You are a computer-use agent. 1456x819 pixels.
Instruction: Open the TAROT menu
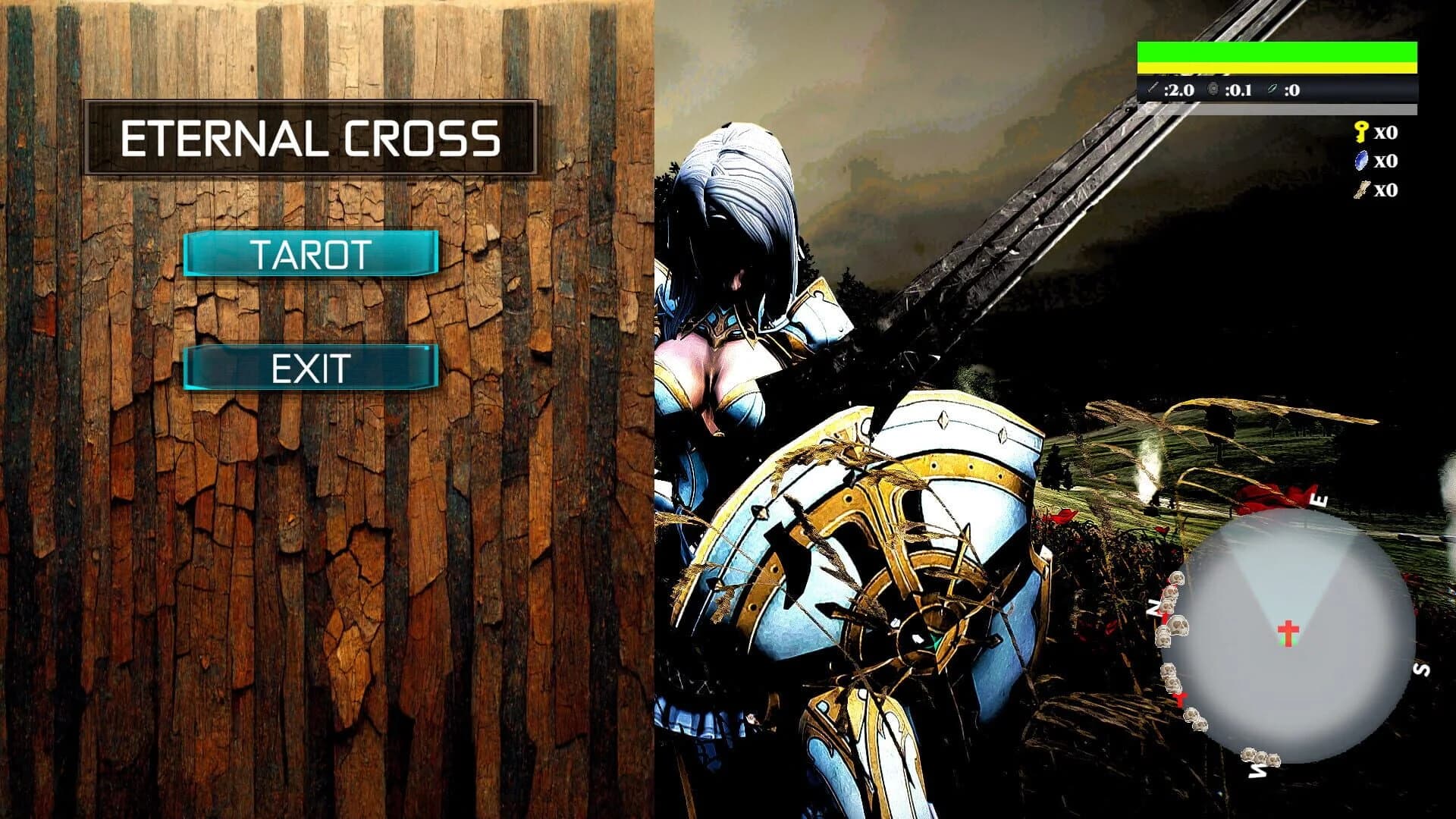coord(312,253)
